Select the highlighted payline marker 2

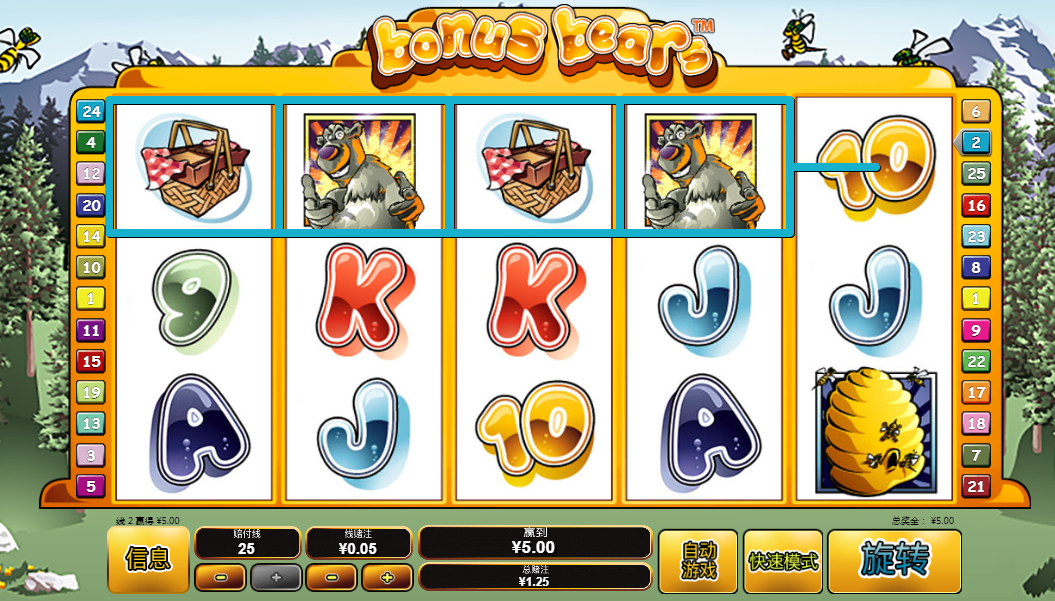975,143
